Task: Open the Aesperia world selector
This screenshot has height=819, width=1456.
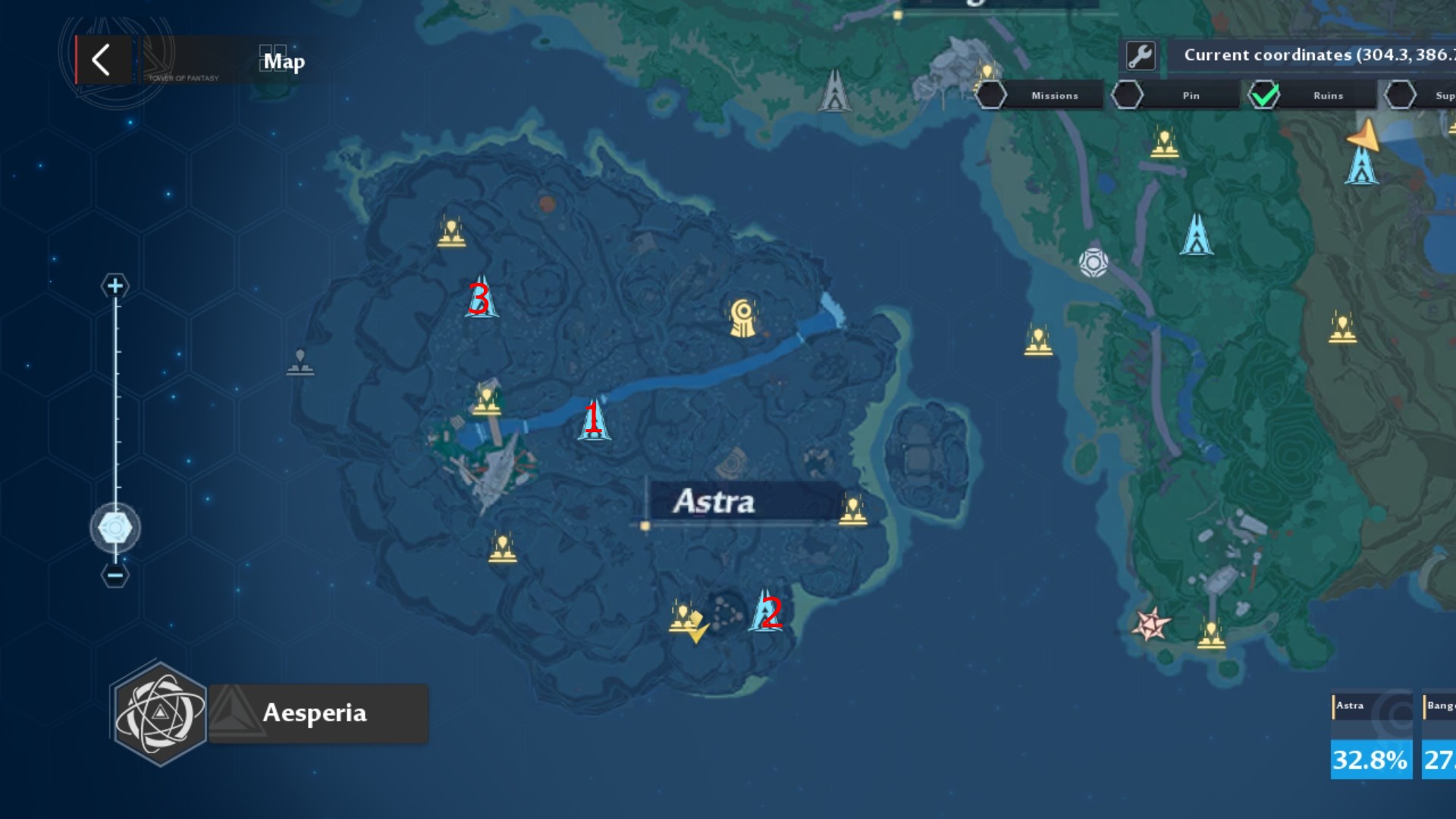Action: (269, 713)
